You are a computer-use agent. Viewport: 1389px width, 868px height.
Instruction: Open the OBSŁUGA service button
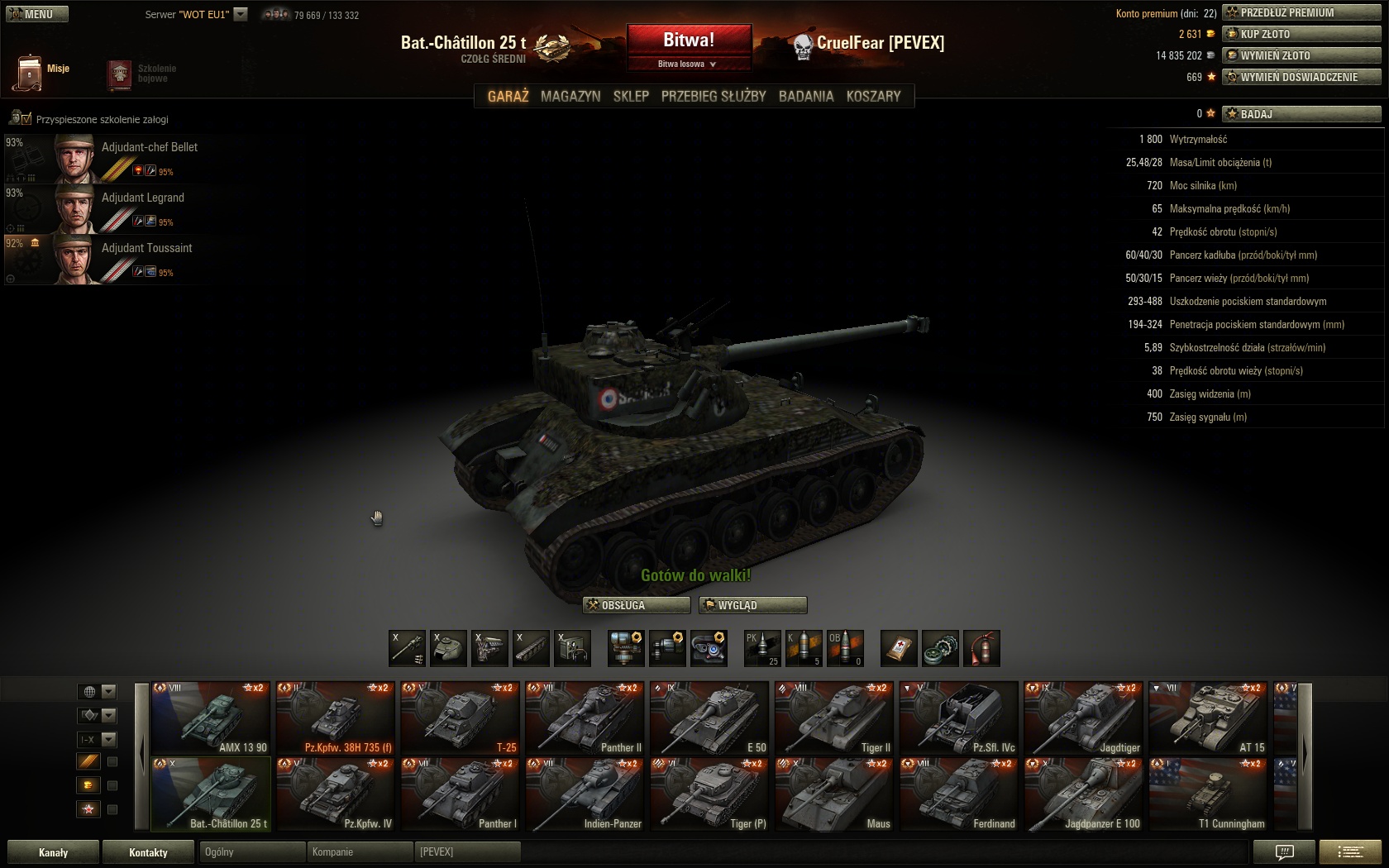pos(636,605)
